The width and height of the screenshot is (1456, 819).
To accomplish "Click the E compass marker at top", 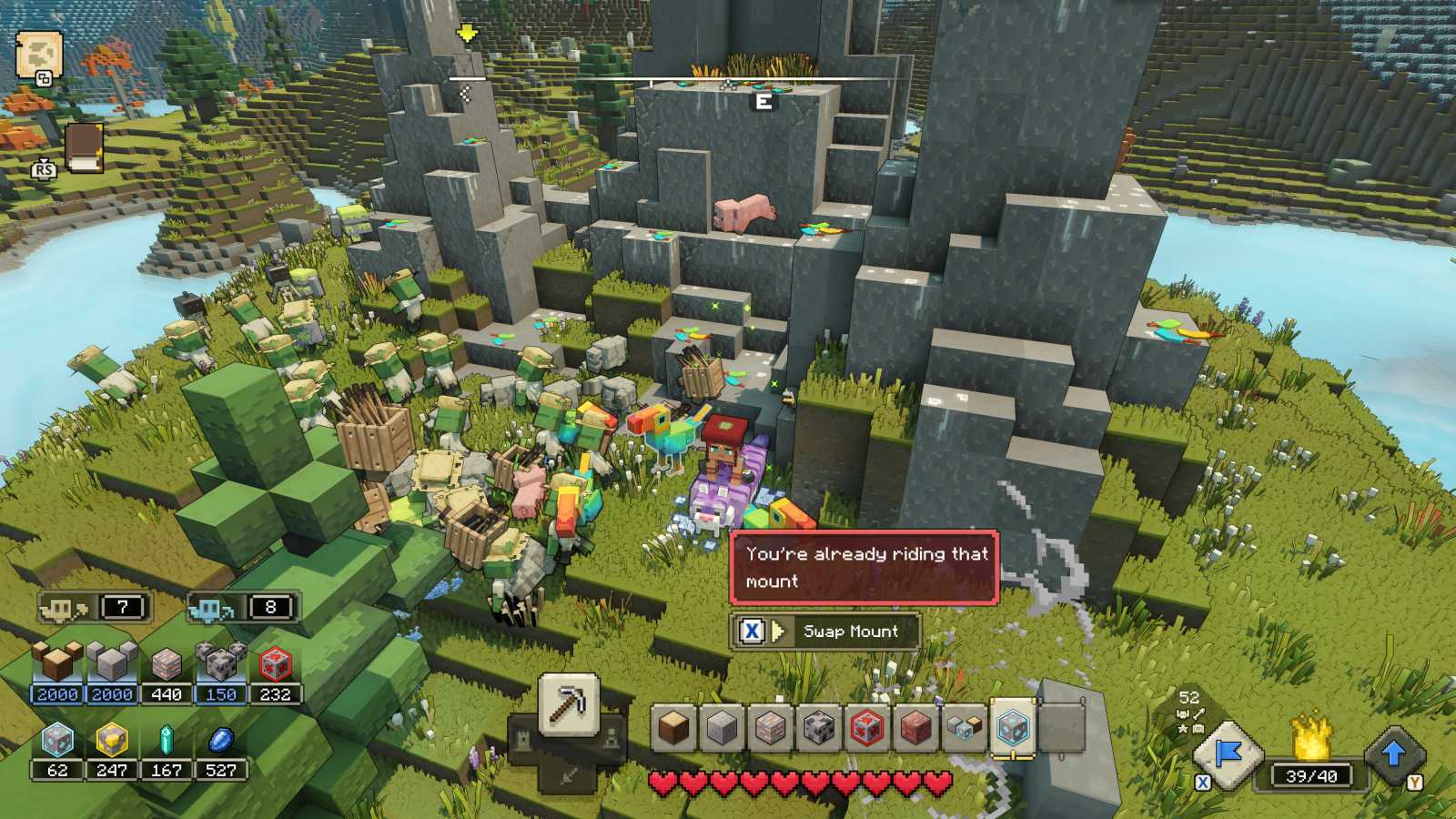I will [764, 101].
